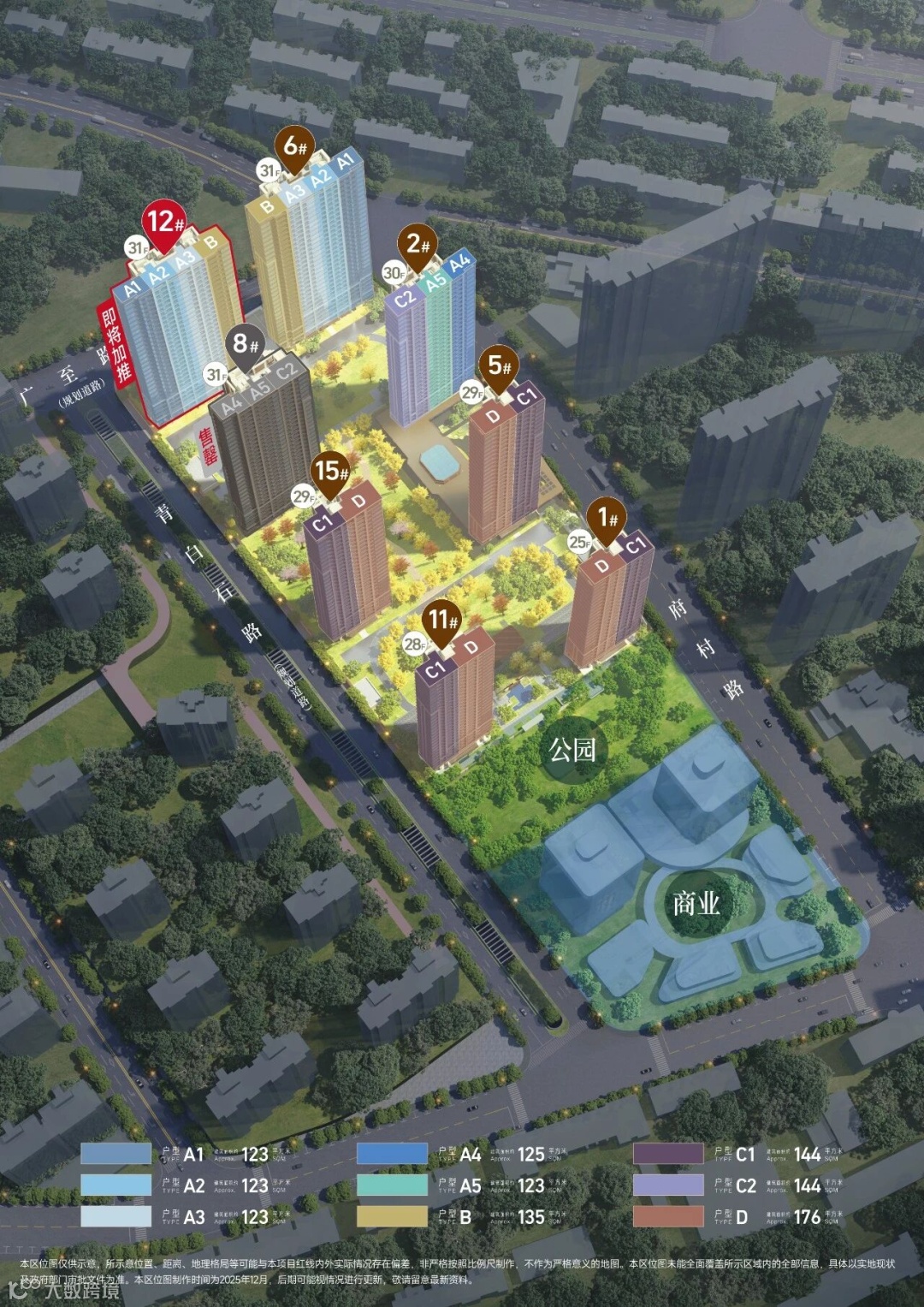Screen dimensions: 924x1307
Task: Choose the 2# building marker
Action: [x=418, y=246]
